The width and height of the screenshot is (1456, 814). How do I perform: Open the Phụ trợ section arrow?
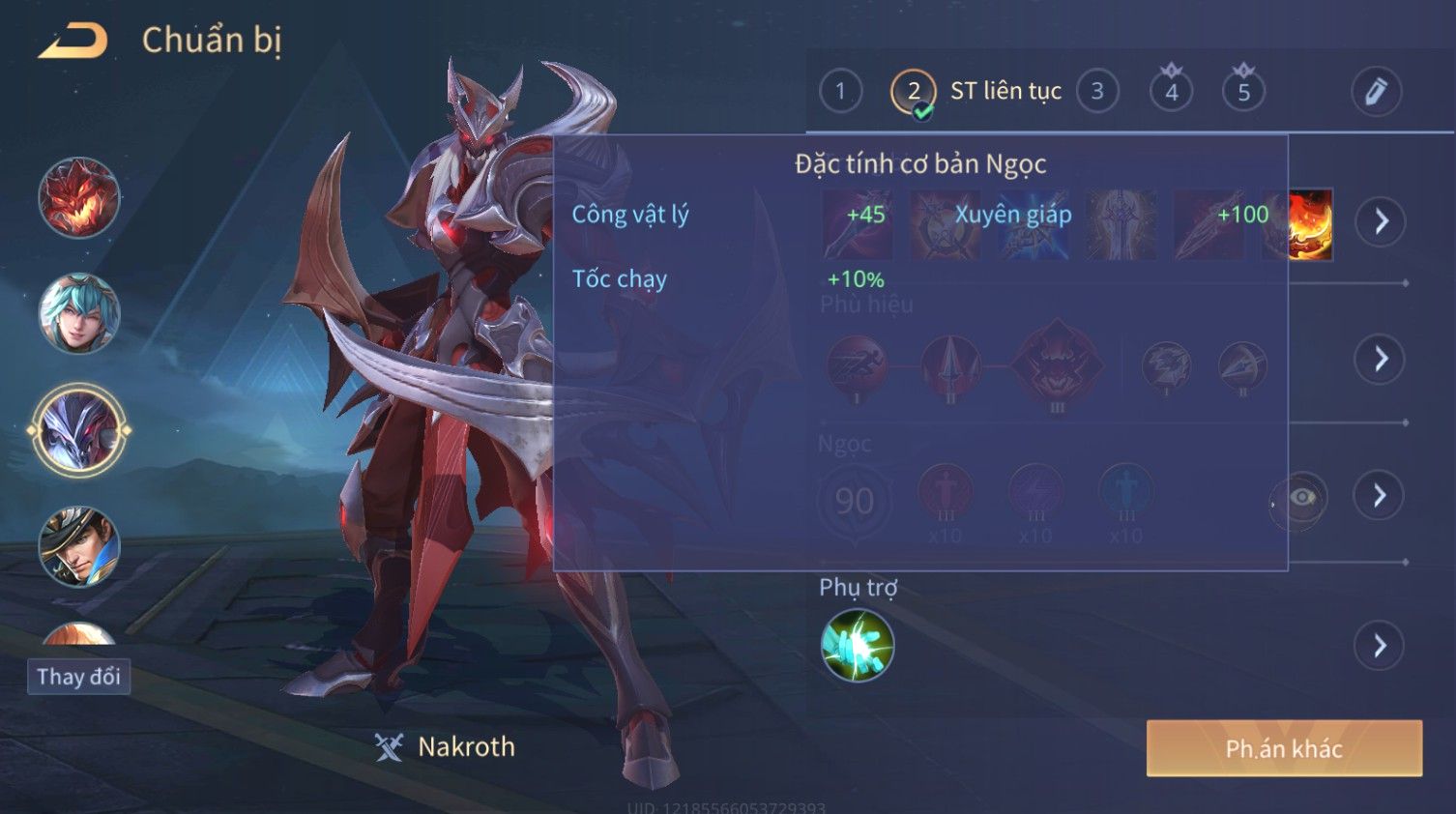(x=1381, y=646)
